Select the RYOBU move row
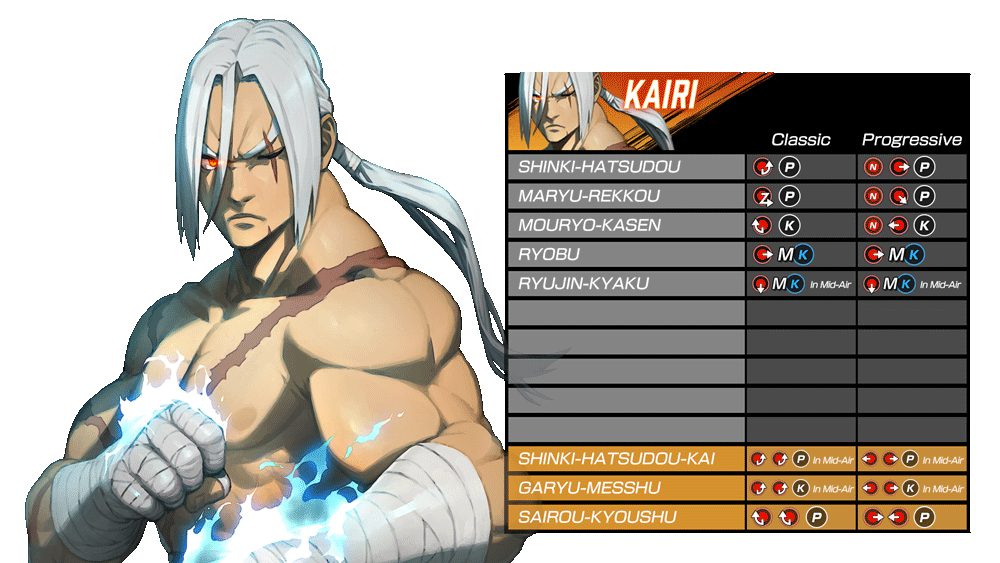 [626, 254]
